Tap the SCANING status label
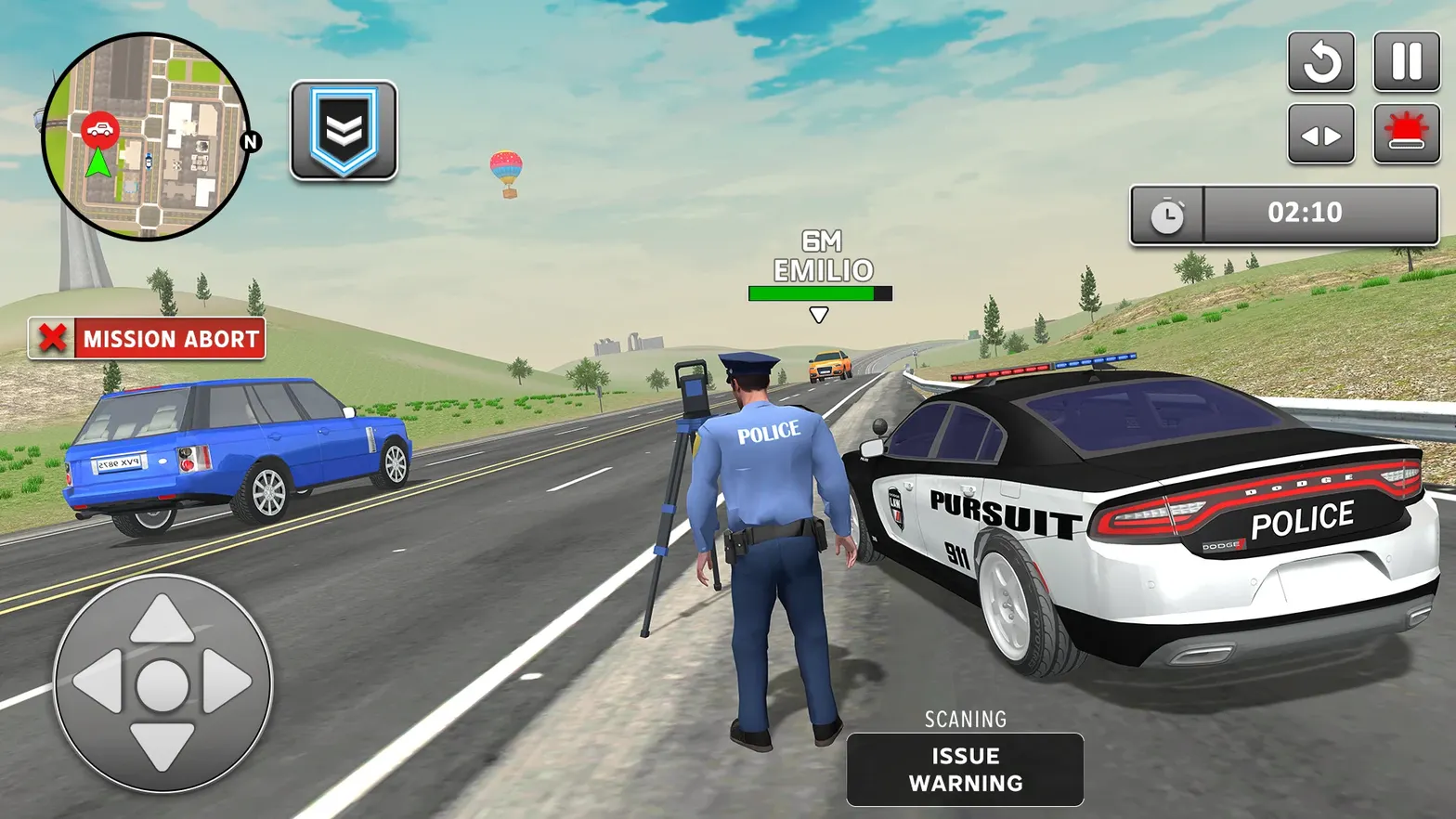The image size is (1456, 819). (x=965, y=718)
